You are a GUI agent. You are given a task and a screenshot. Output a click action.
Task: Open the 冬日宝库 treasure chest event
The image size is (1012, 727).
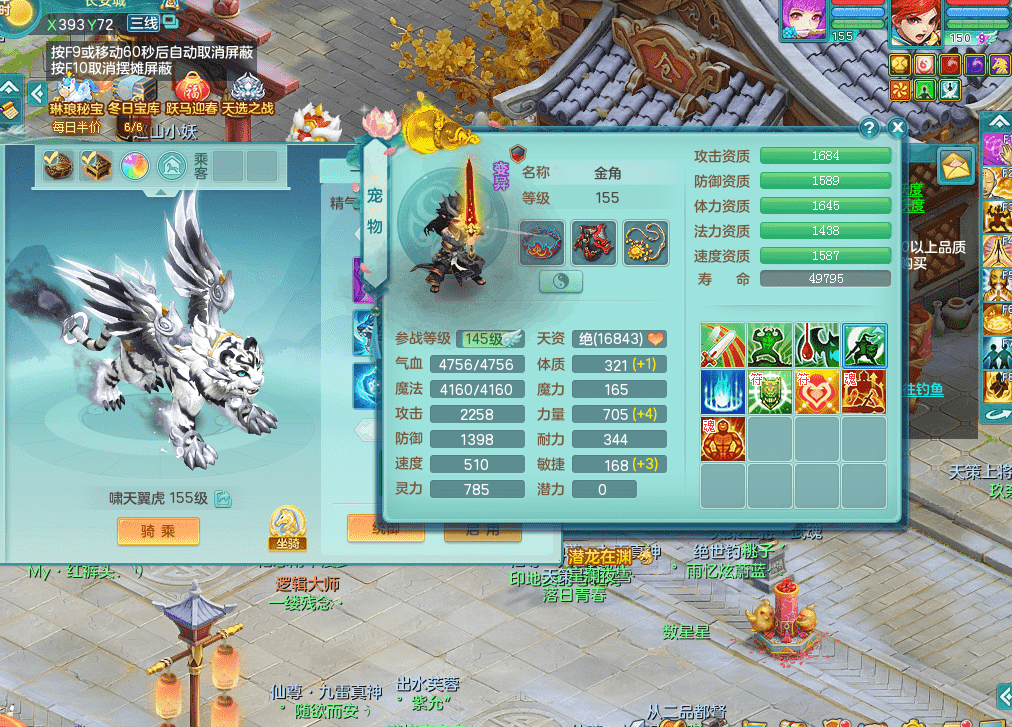click(x=133, y=92)
